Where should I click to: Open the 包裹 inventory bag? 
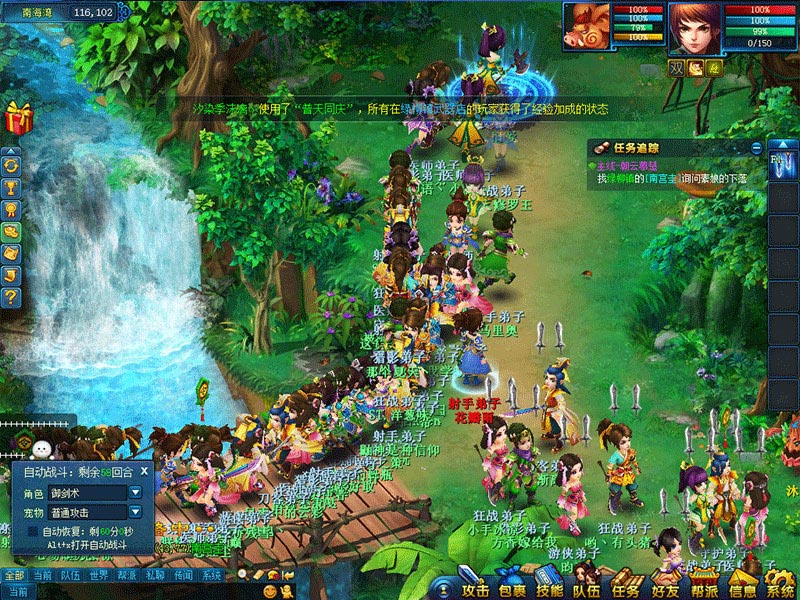(x=511, y=586)
